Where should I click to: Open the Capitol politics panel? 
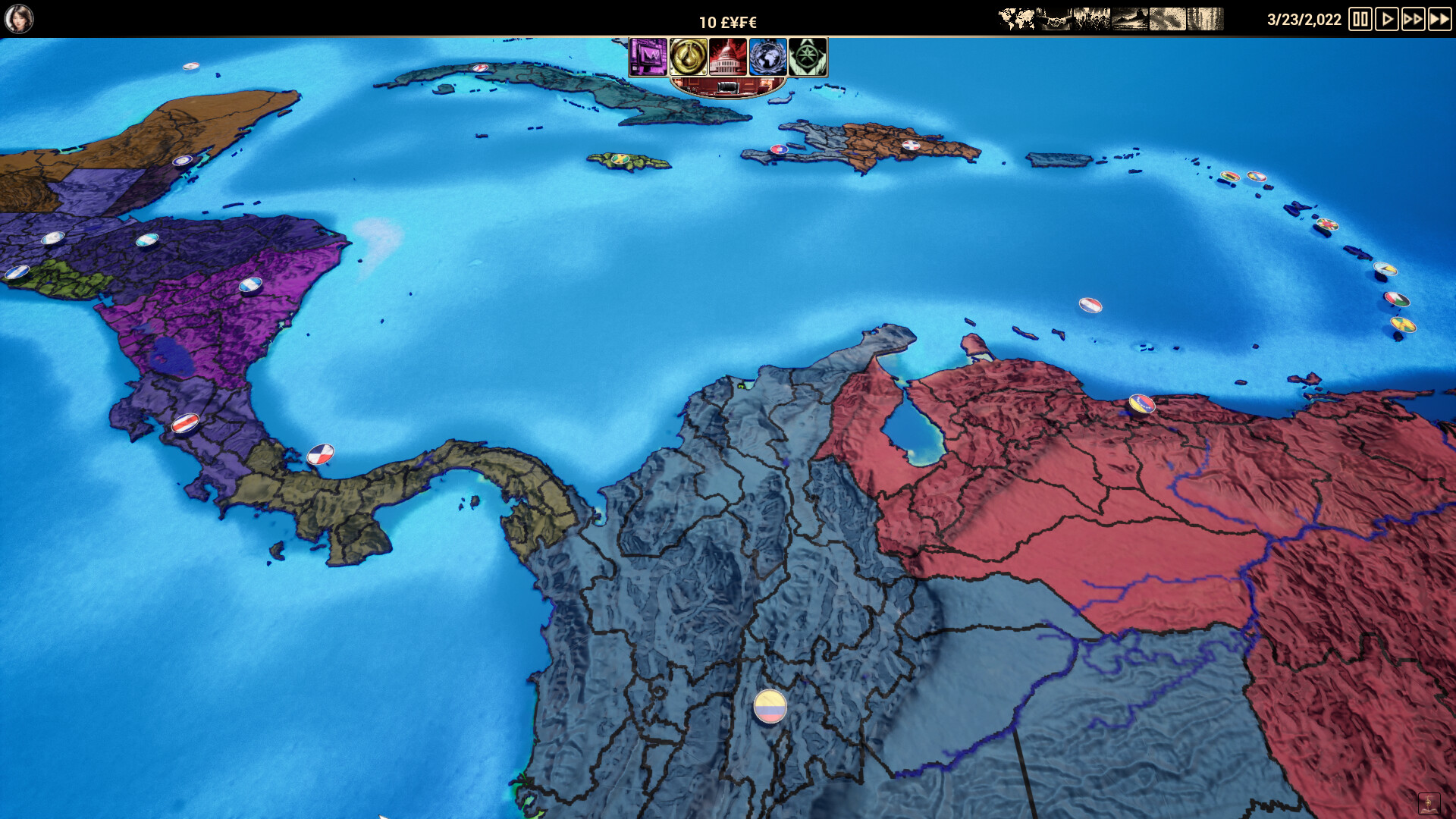(x=729, y=58)
